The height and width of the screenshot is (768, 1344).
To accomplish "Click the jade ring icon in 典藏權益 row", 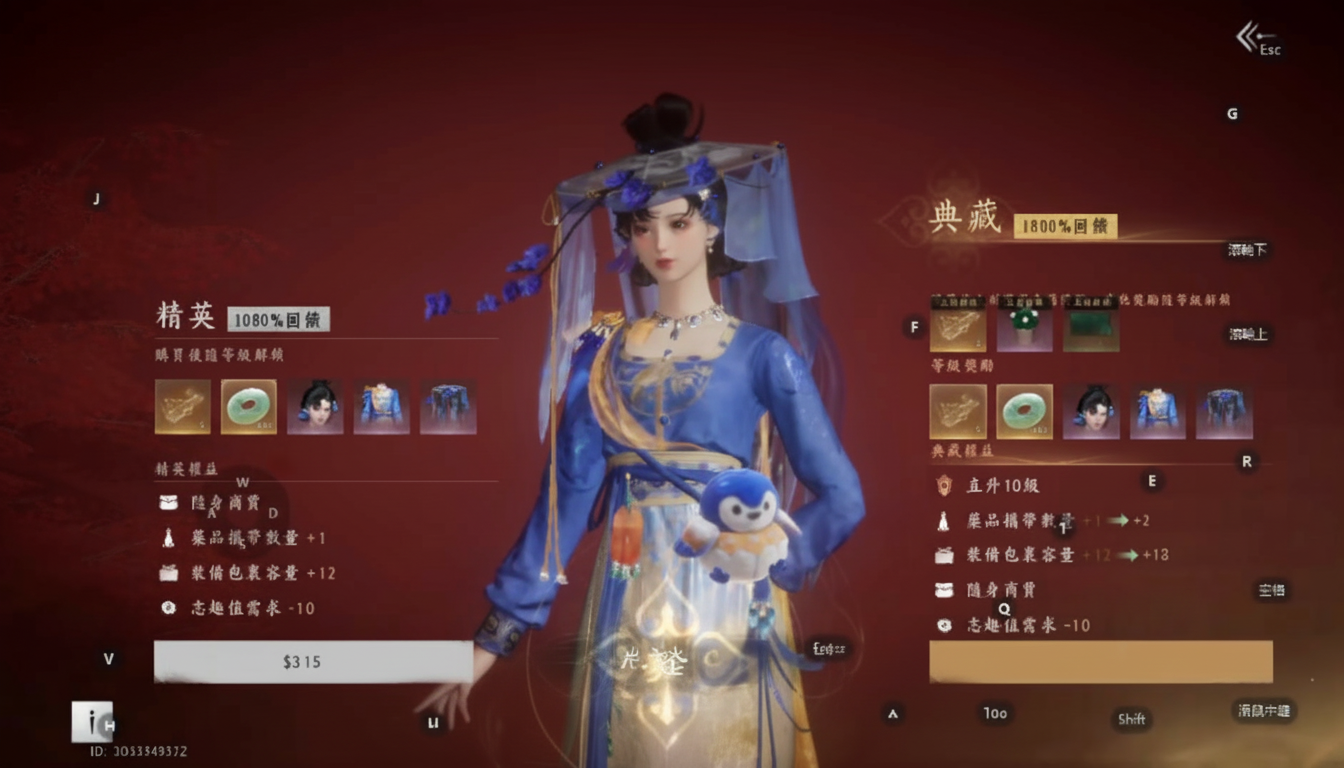I will click(x=1023, y=411).
